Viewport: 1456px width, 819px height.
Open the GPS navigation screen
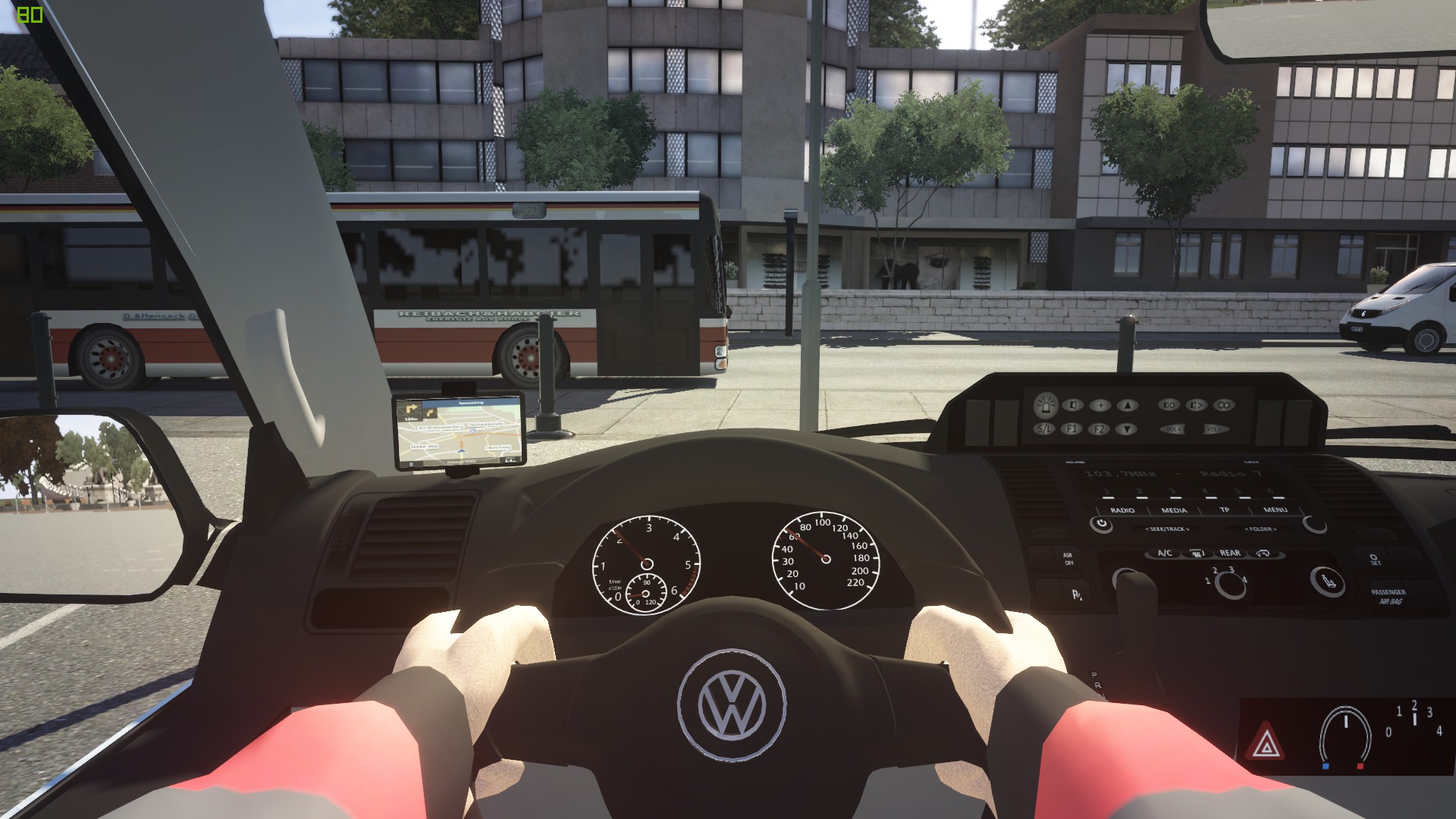pos(459,429)
